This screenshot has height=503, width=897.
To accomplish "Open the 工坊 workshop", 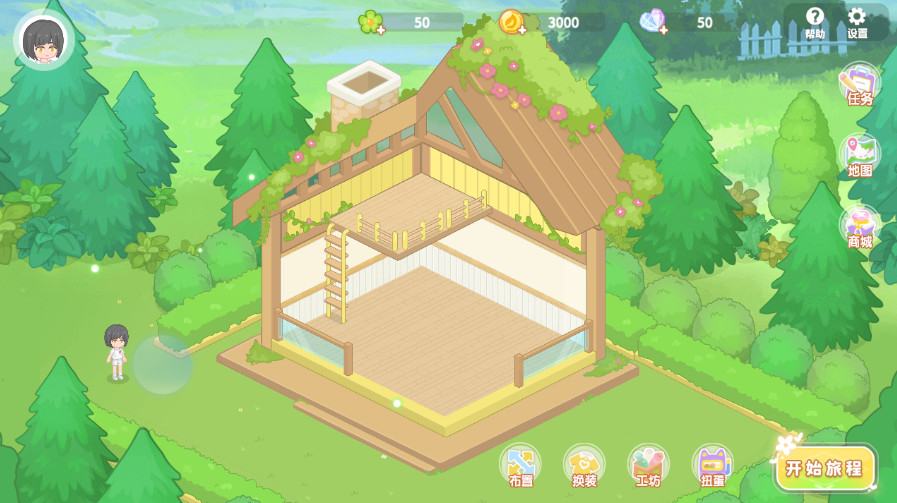I will (648, 466).
